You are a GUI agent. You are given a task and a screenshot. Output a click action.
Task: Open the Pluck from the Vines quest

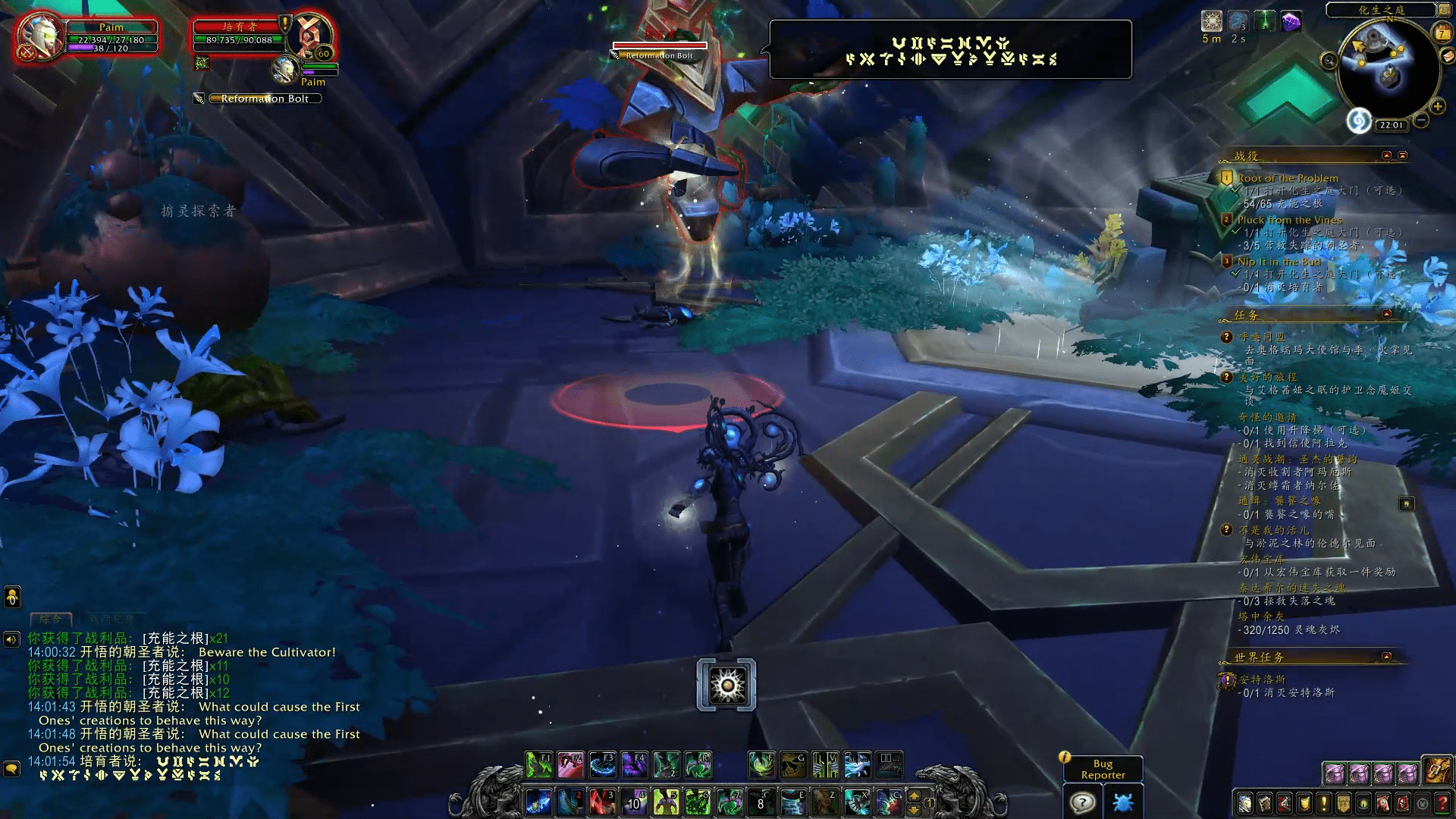[x=1289, y=220]
